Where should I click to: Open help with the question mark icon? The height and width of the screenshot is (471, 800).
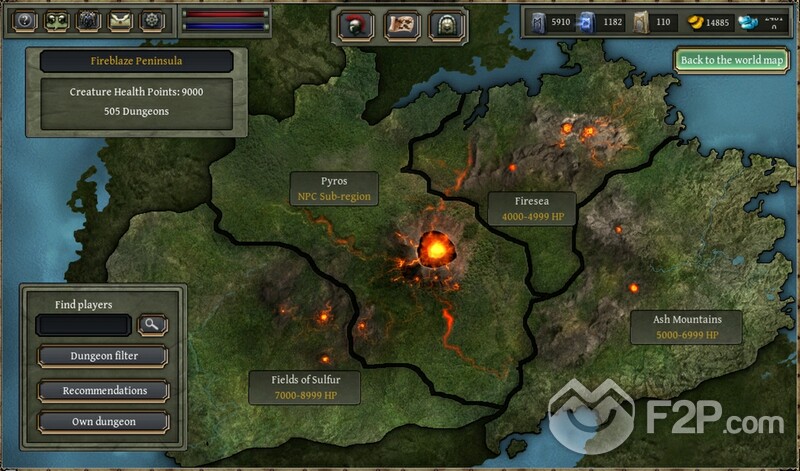coord(22,22)
